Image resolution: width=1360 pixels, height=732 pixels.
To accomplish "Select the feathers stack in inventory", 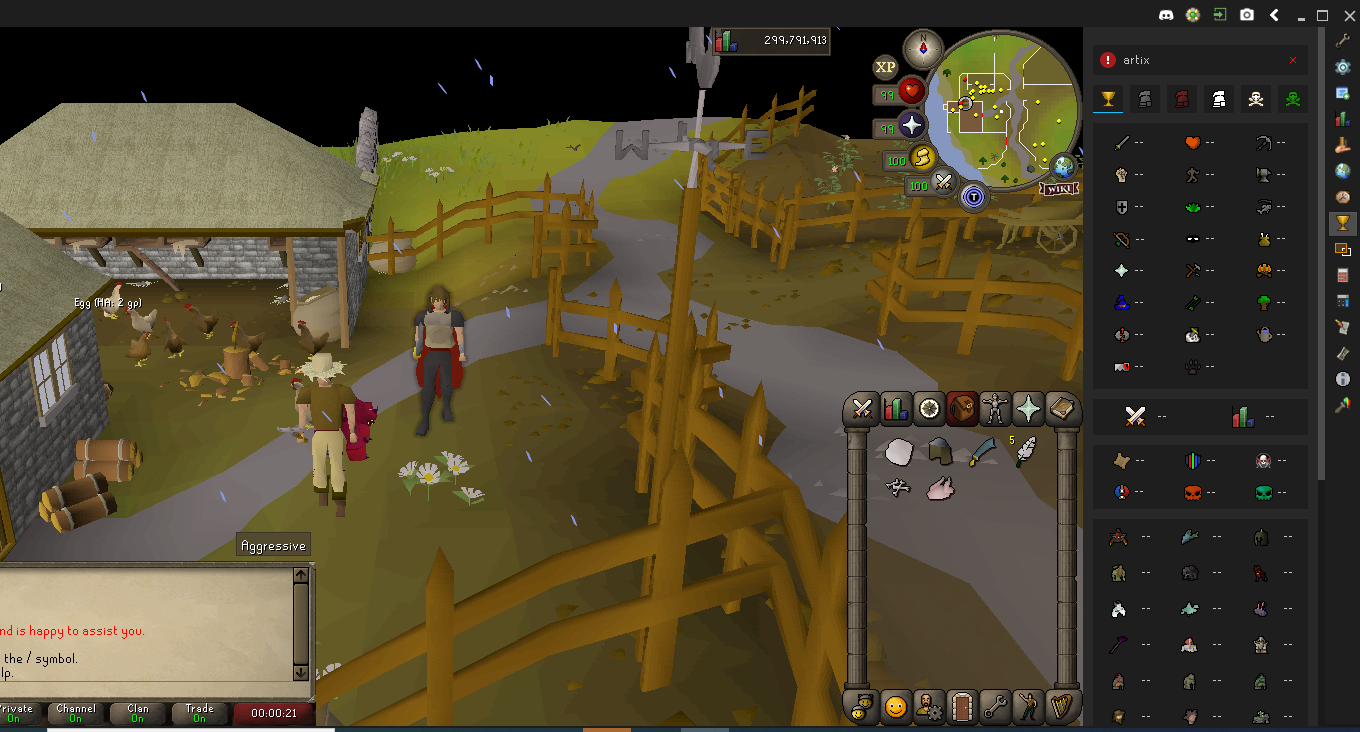I will click(x=1025, y=452).
